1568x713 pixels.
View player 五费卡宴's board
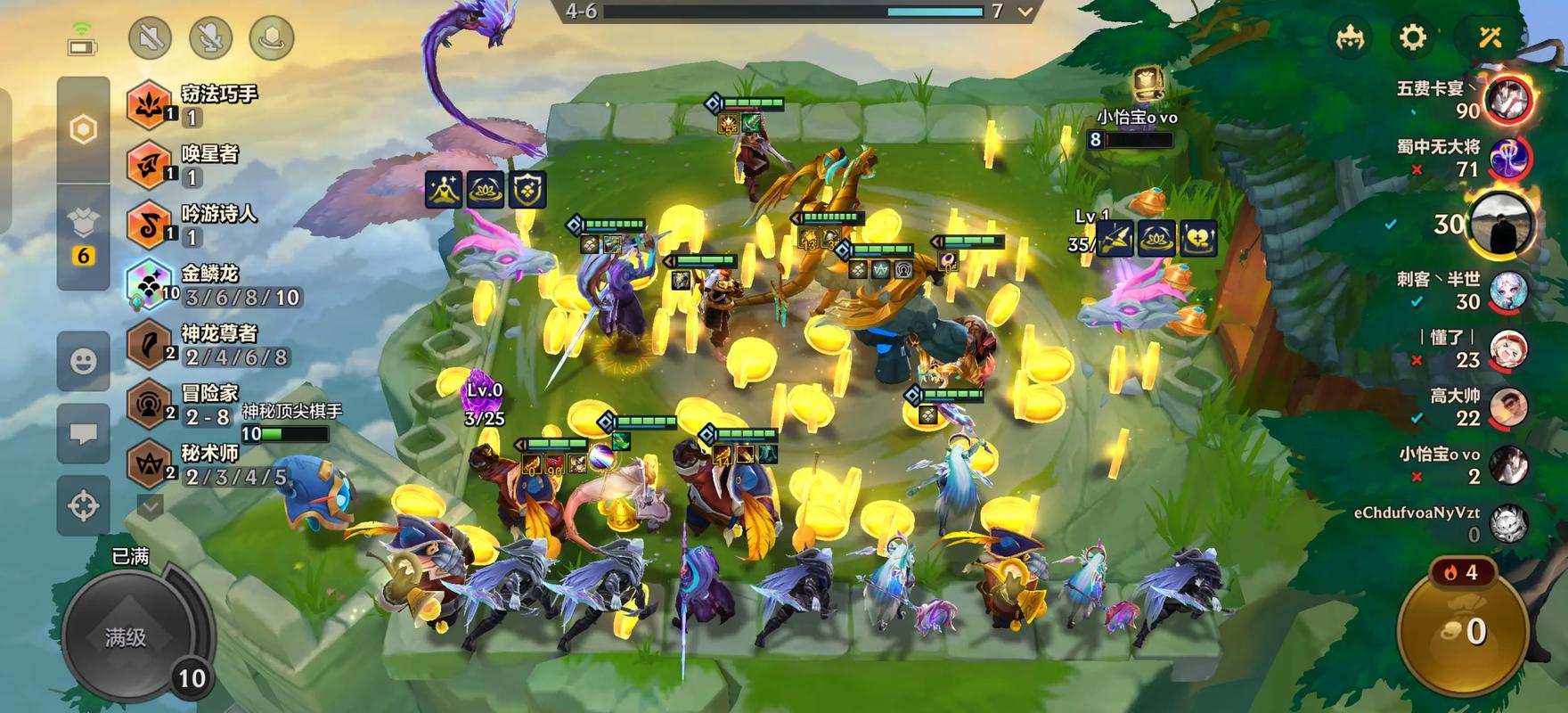(x=1509, y=99)
